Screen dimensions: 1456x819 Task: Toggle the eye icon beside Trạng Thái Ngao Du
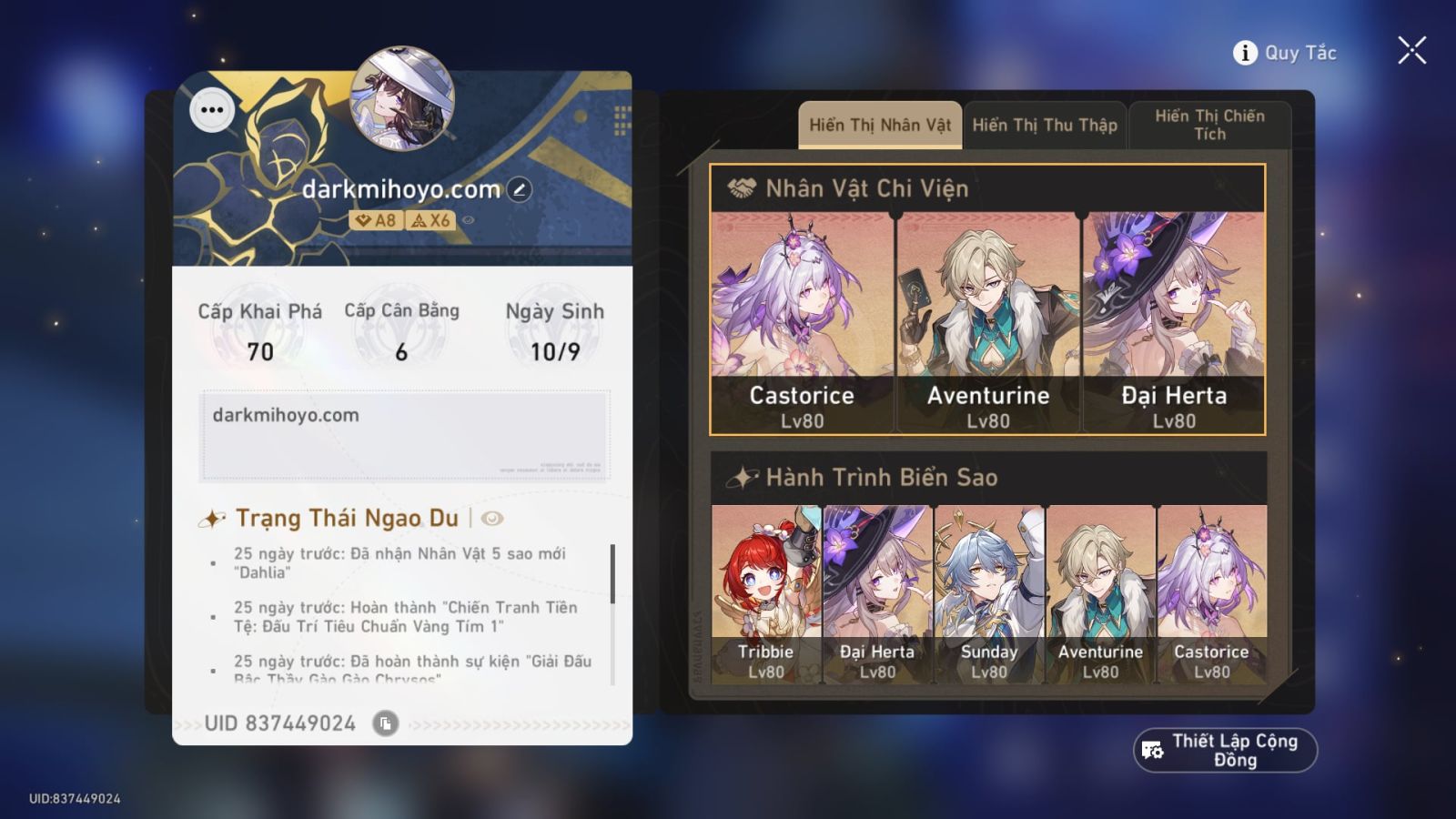pos(491,517)
